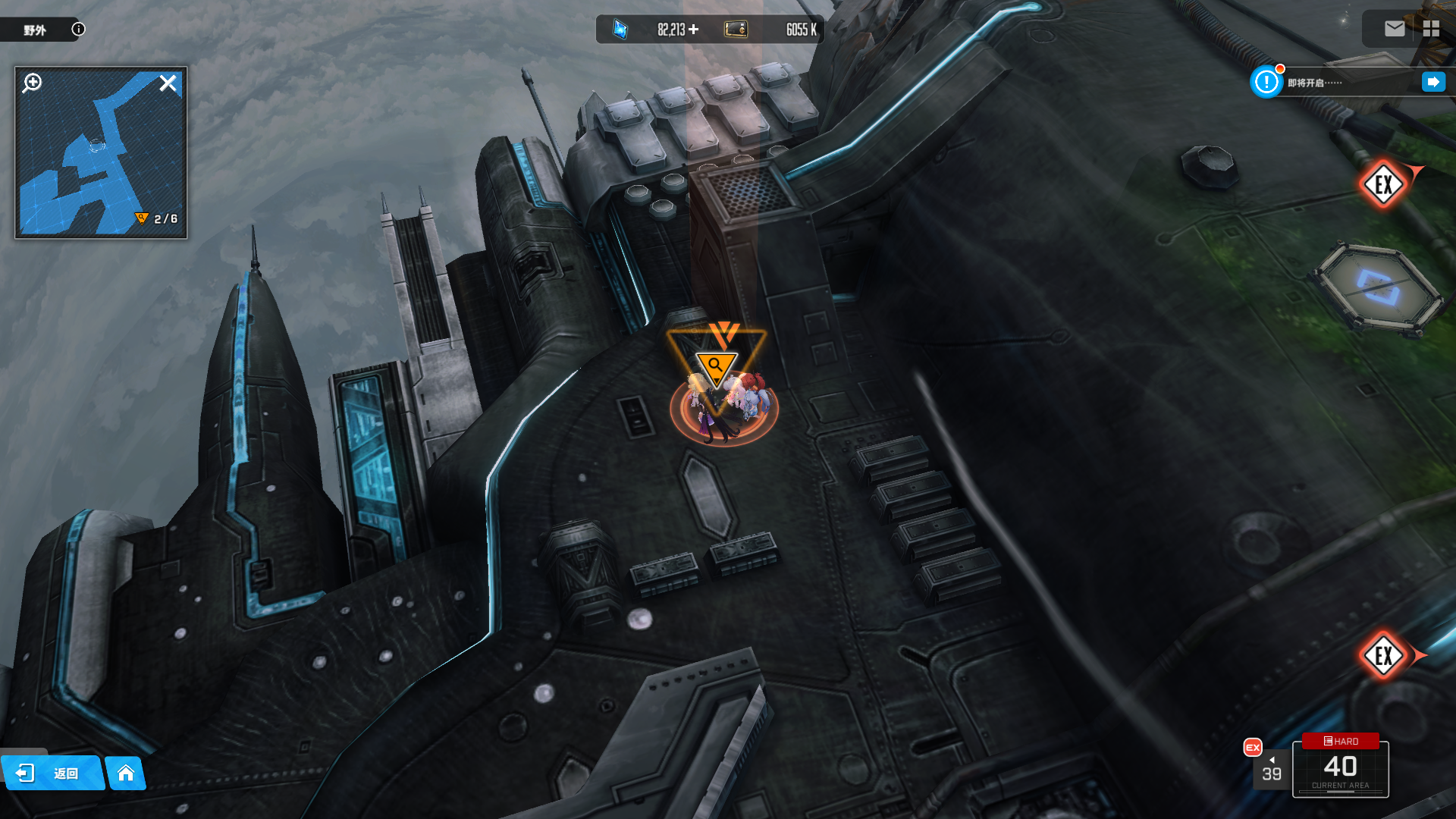
Task: Open the mail inbox
Action: tap(1394, 29)
